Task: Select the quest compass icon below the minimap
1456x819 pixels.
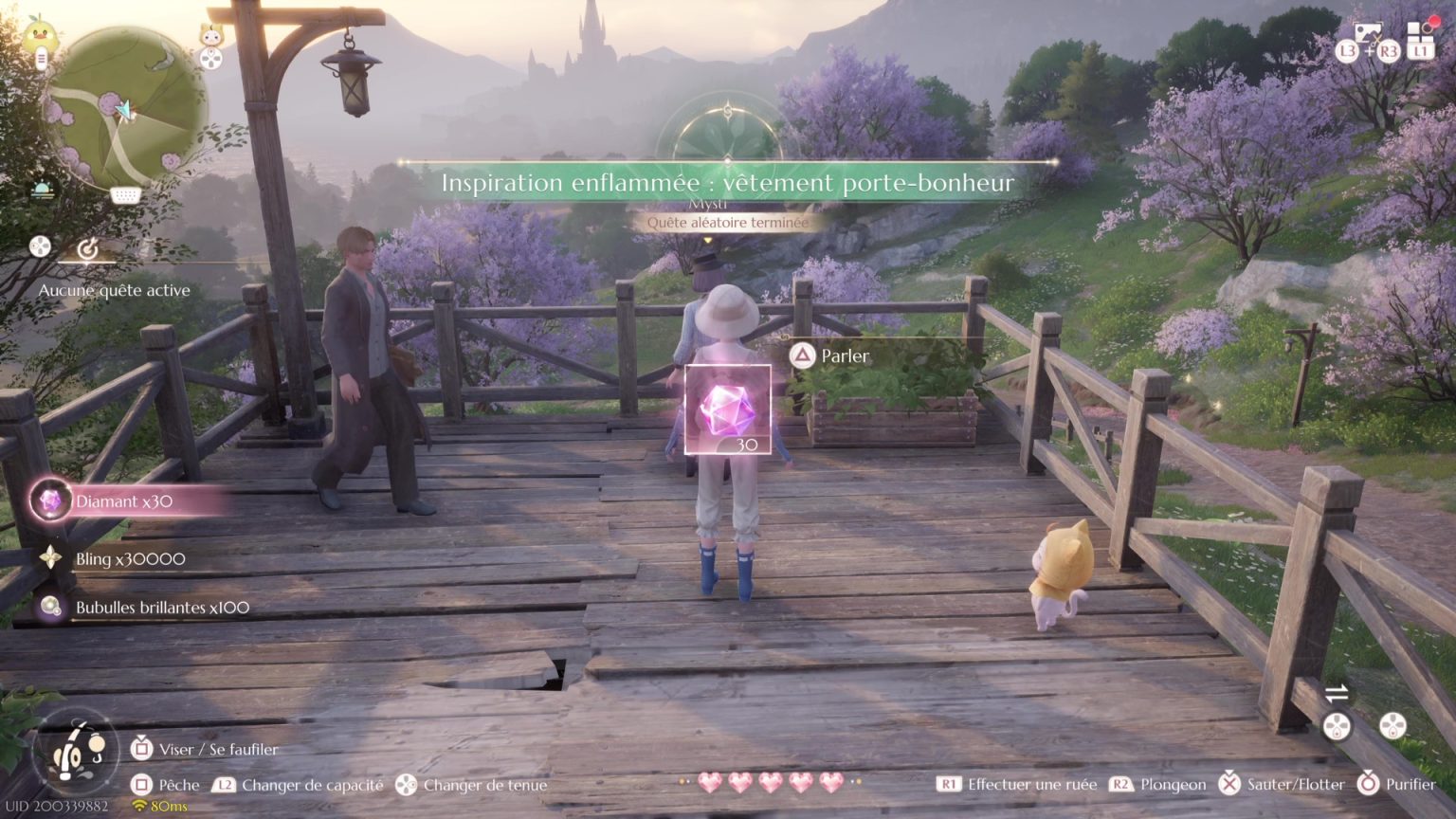Action: pyautogui.click(x=87, y=249)
